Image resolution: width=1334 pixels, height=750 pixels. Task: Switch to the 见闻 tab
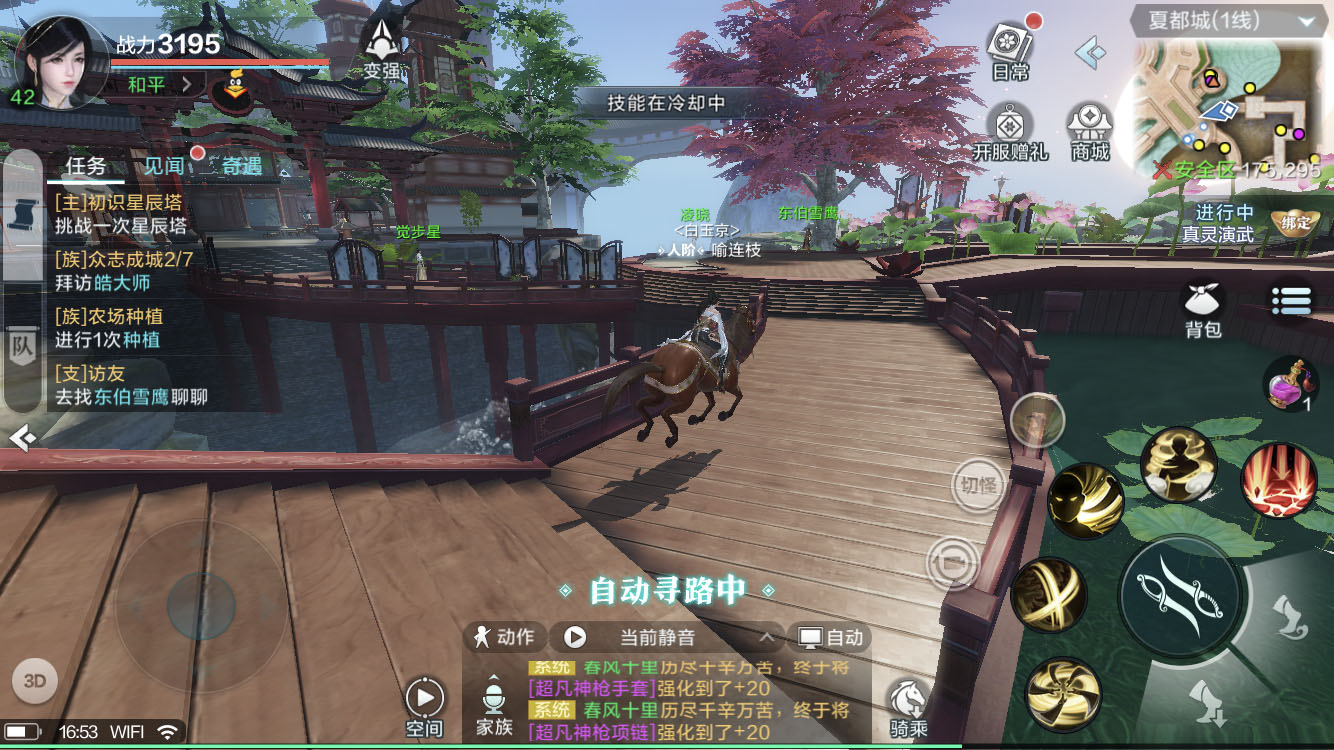(x=164, y=166)
